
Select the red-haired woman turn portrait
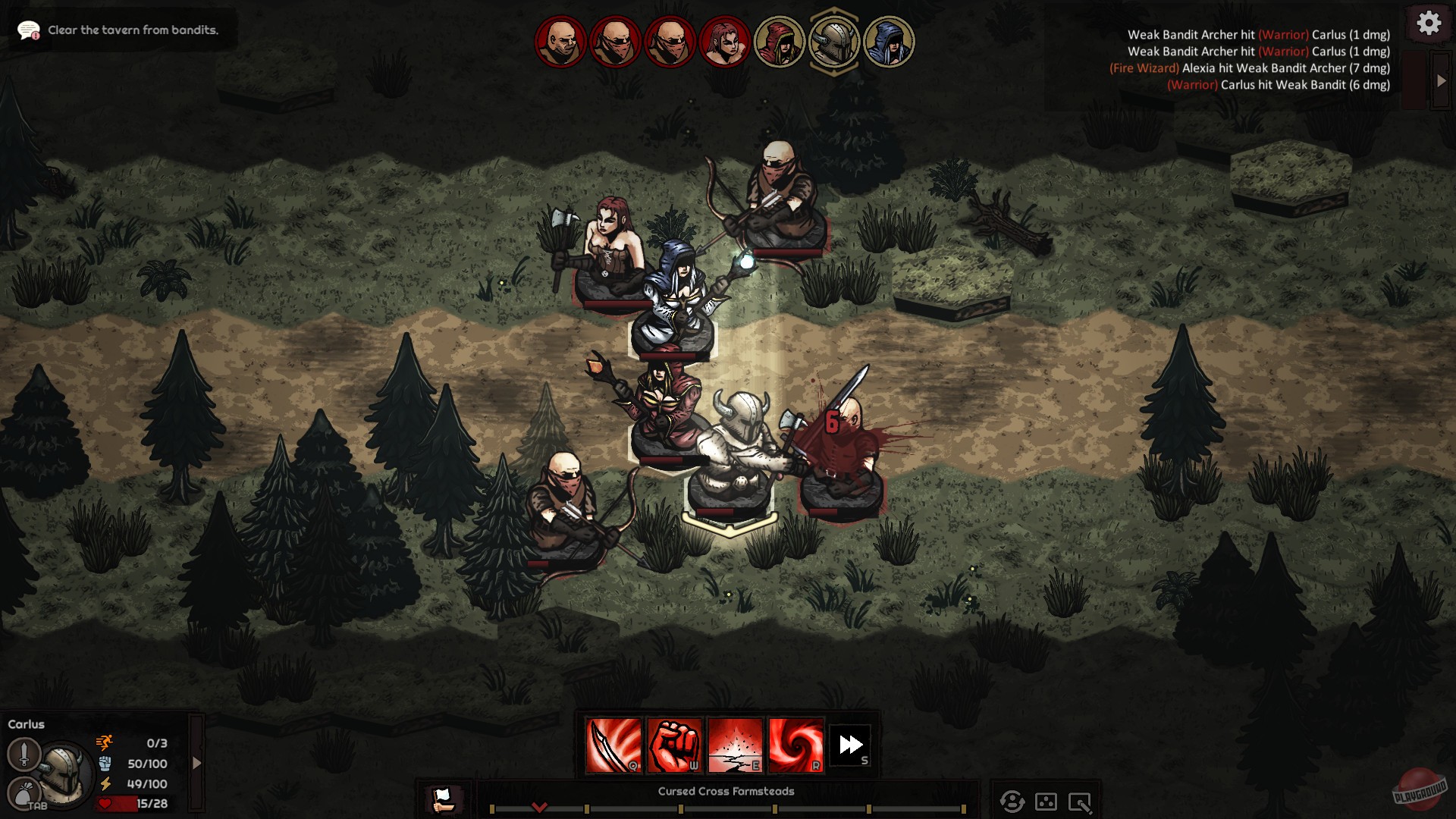click(x=724, y=42)
